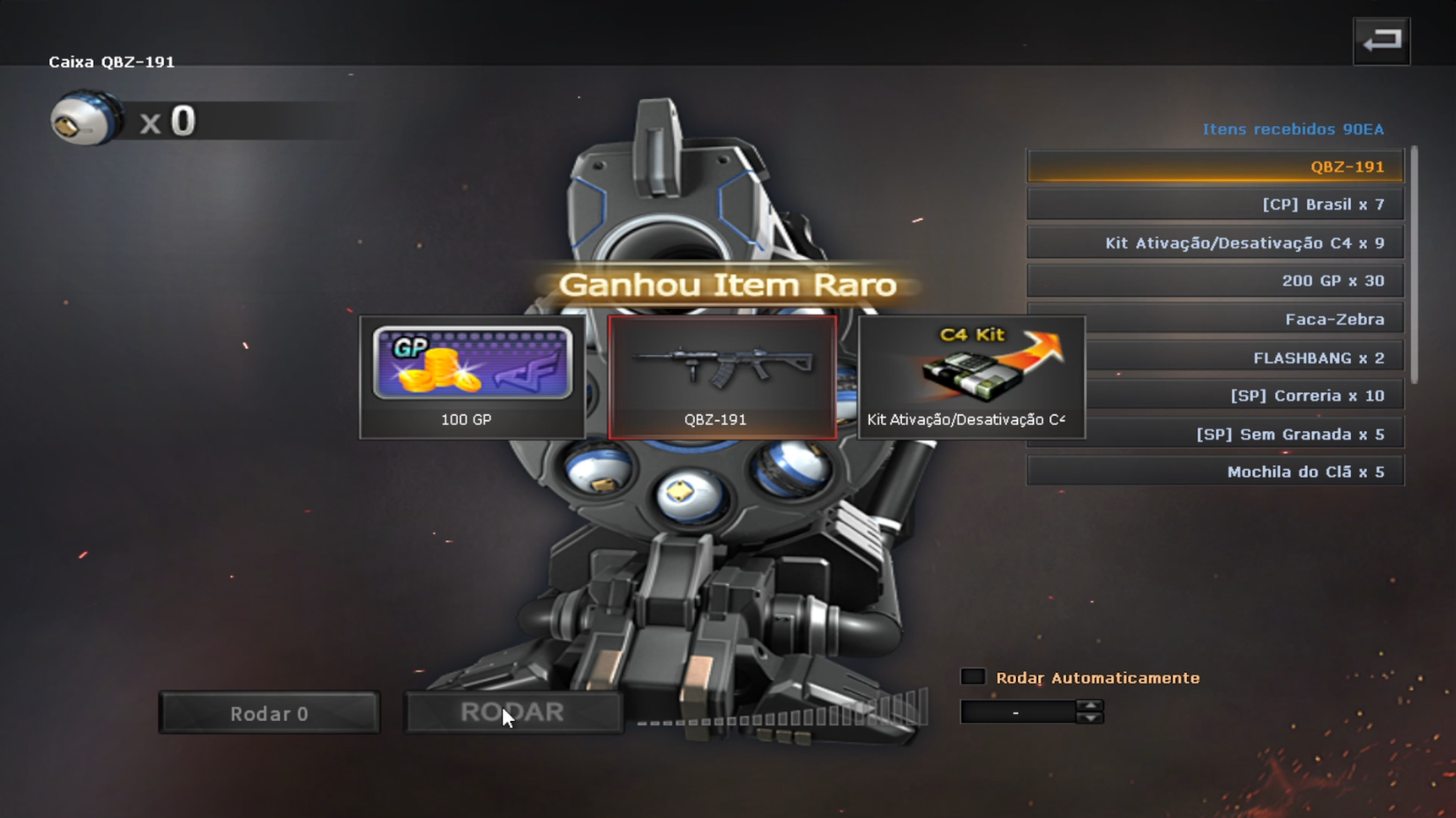Click the RODAR spin button
The image size is (1456, 818).
point(512,712)
